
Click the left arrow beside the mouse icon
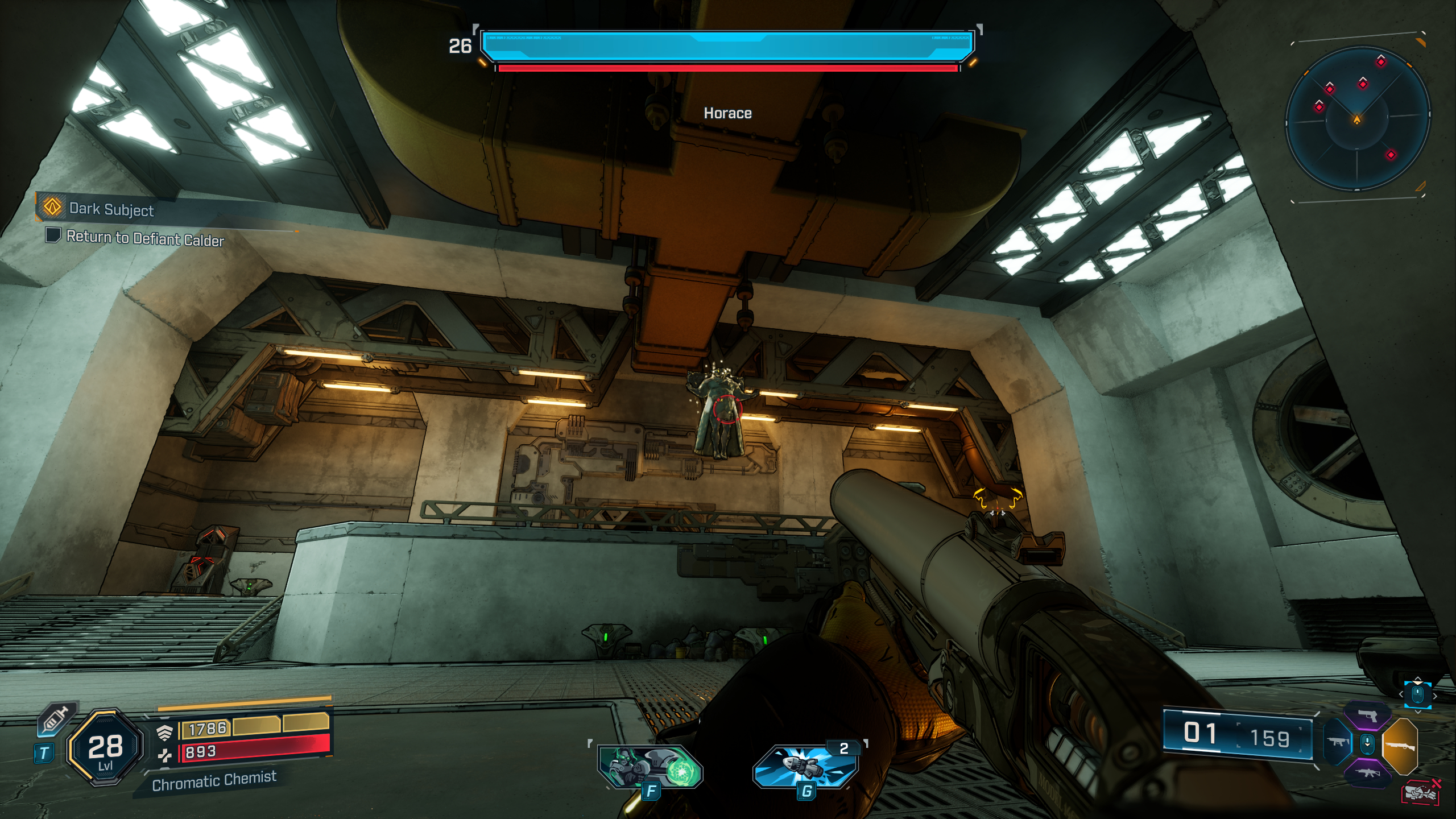1401,694
